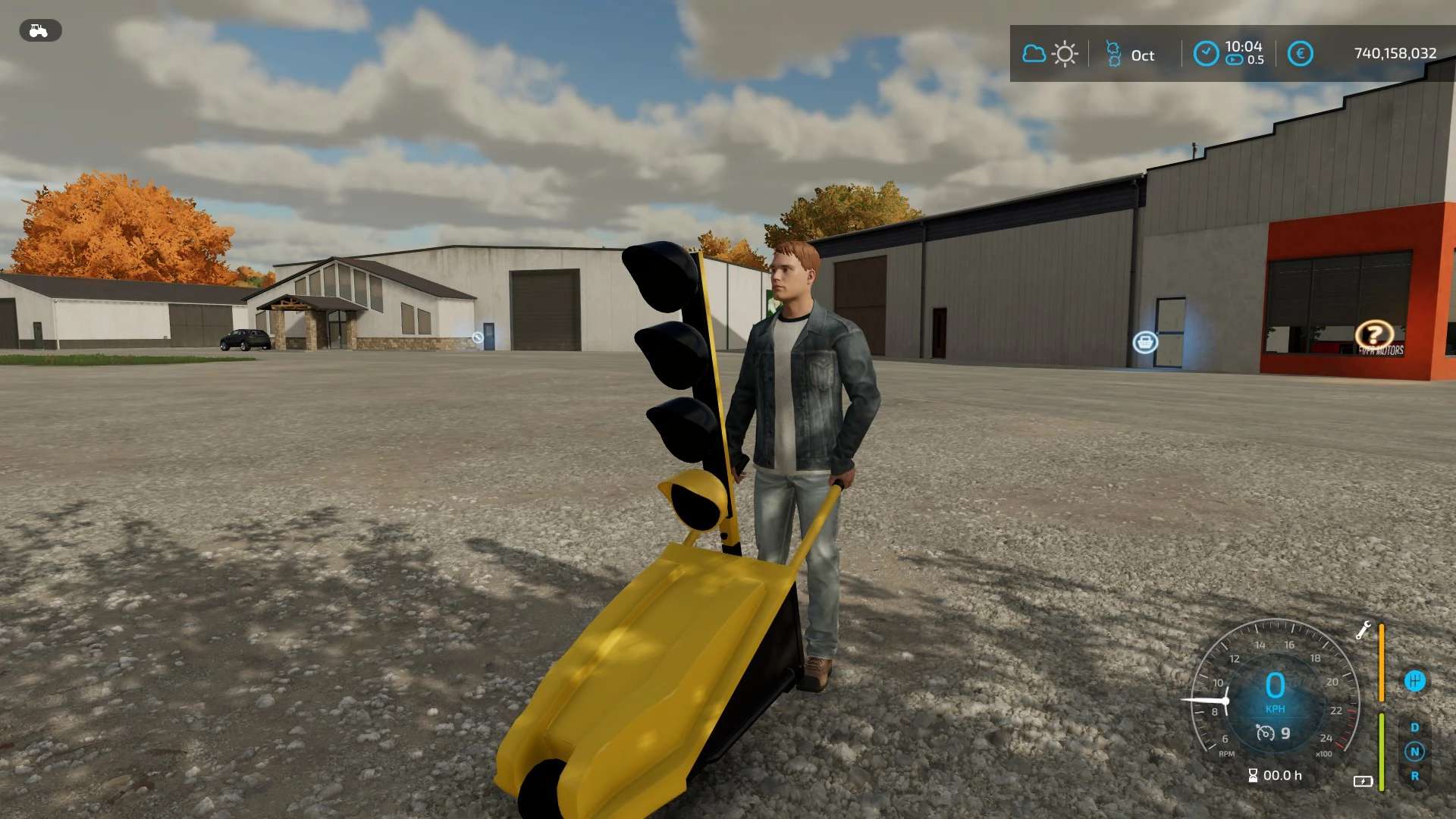Open the weather forecast cloud and sun icon
1456x819 pixels.
point(1050,54)
